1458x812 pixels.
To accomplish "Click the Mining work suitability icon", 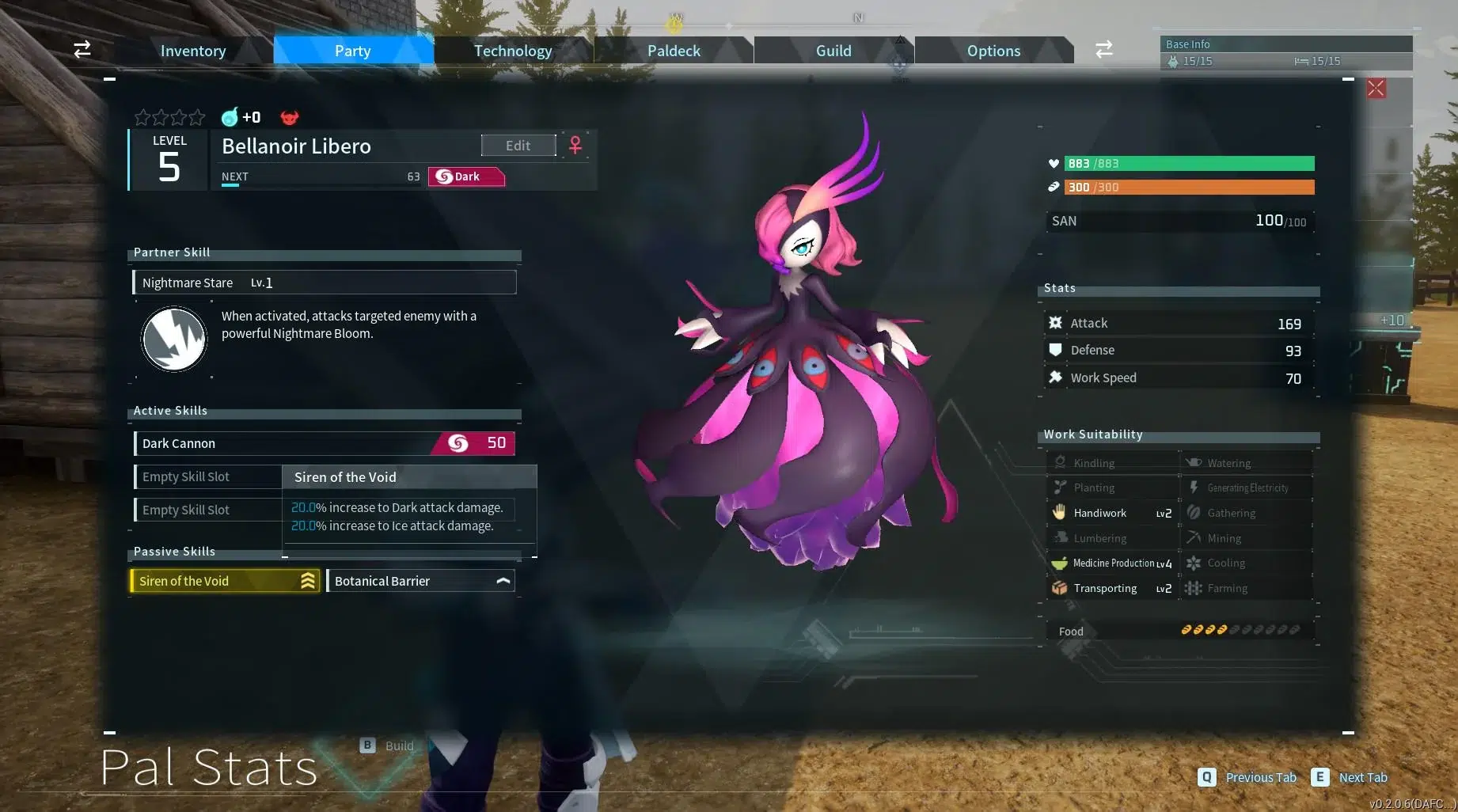I will (x=1194, y=537).
